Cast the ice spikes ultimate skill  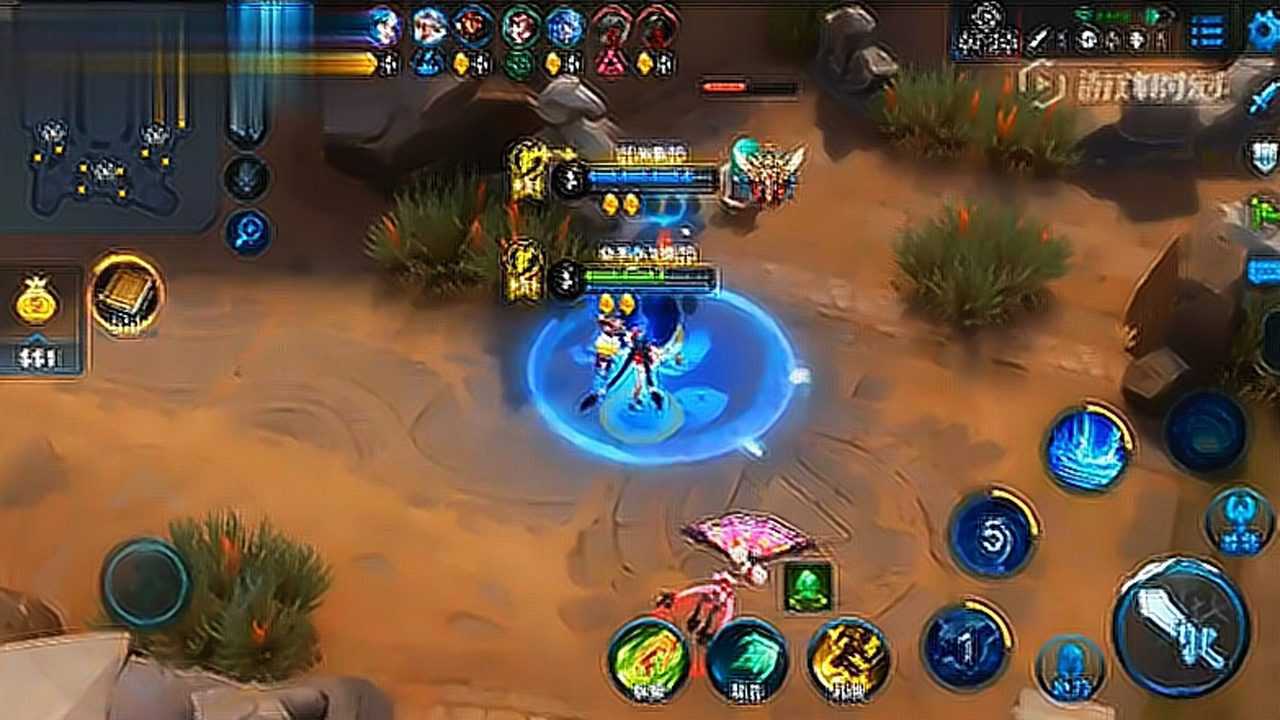(1086, 448)
